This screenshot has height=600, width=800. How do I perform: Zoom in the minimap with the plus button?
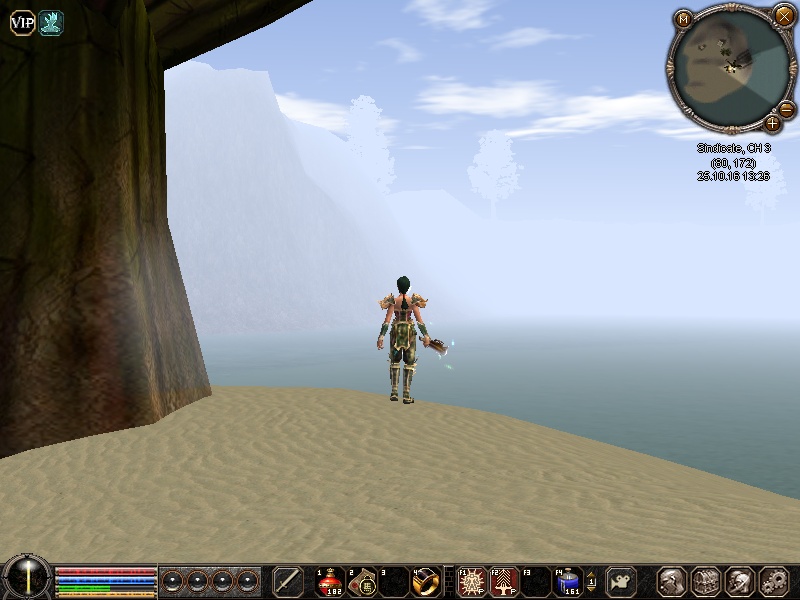[x=772, y=124]
